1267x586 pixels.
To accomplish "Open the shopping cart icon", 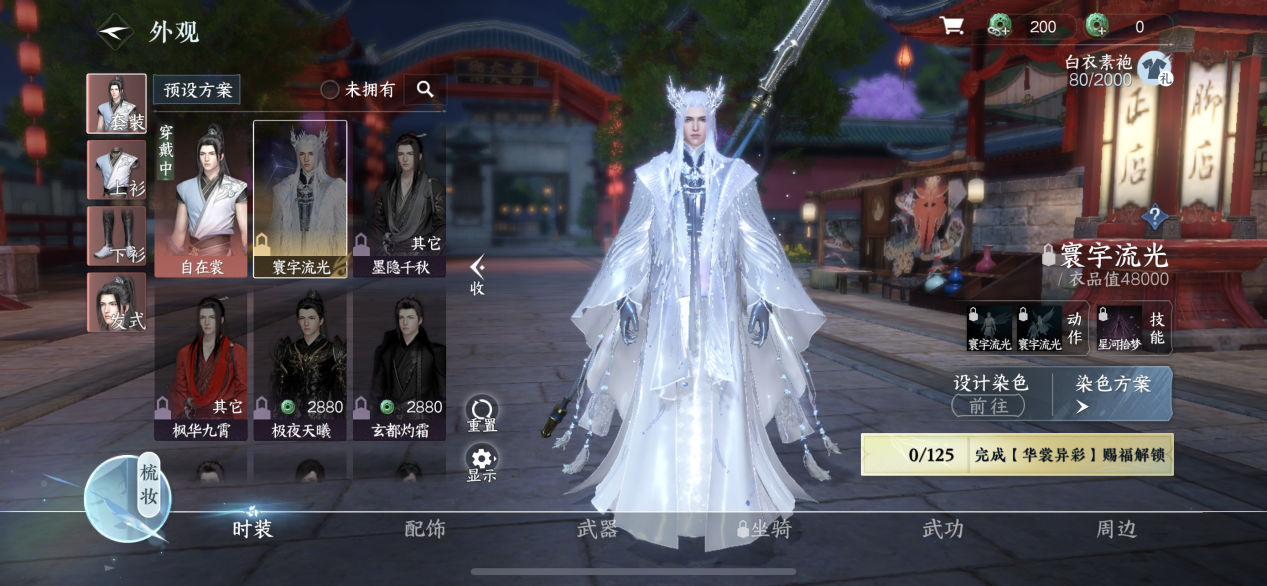I will pos(951,27).
